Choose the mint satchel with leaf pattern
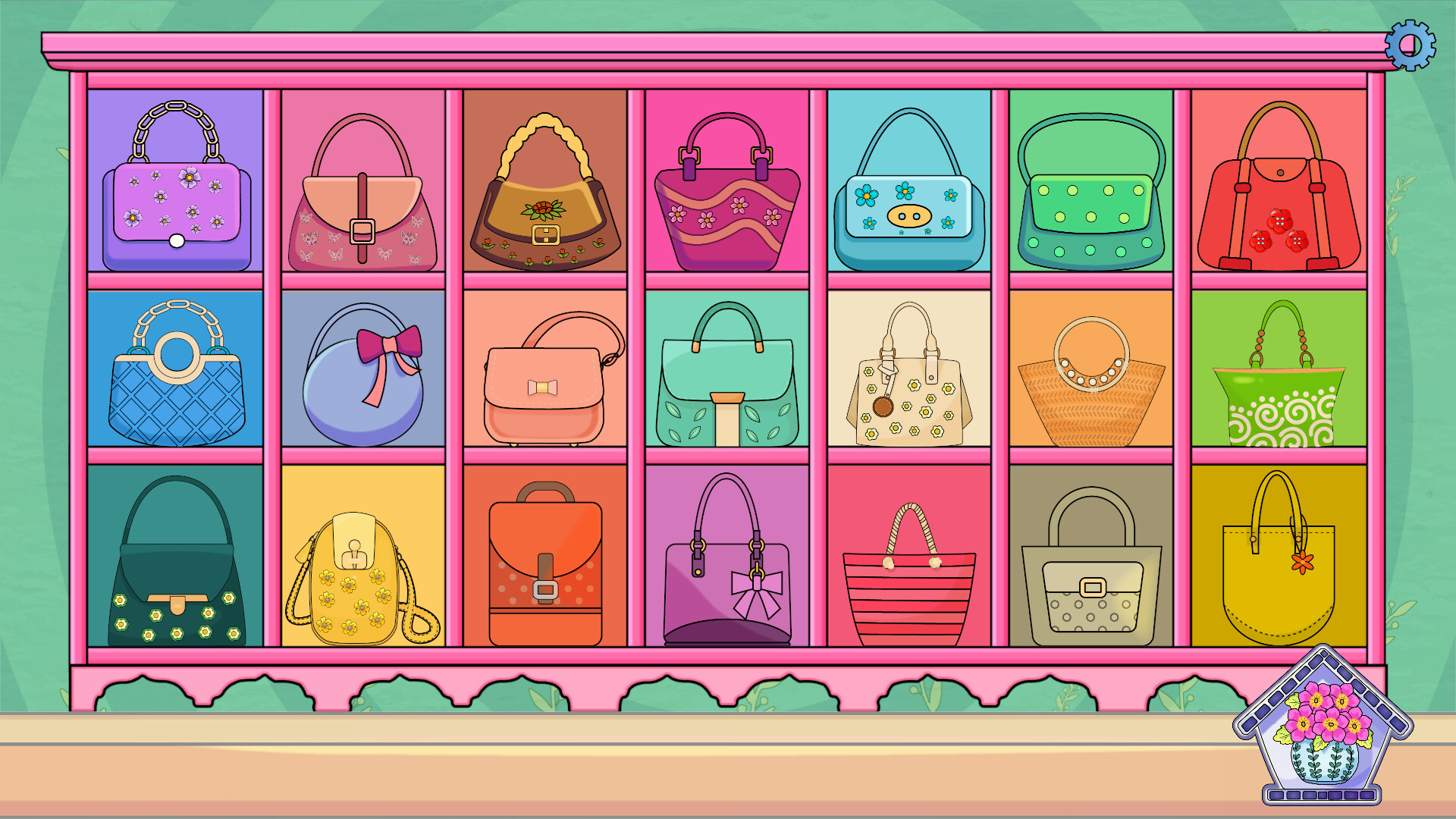This screenshot has height=819, width=1456. click(x=726, y=375)
